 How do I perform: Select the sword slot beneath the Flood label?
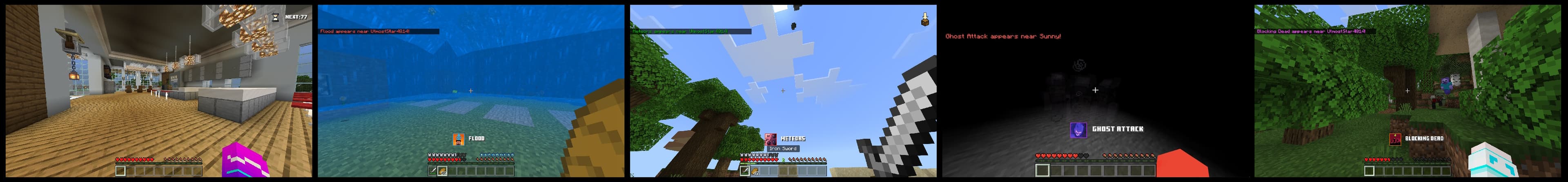click(433, 171)
